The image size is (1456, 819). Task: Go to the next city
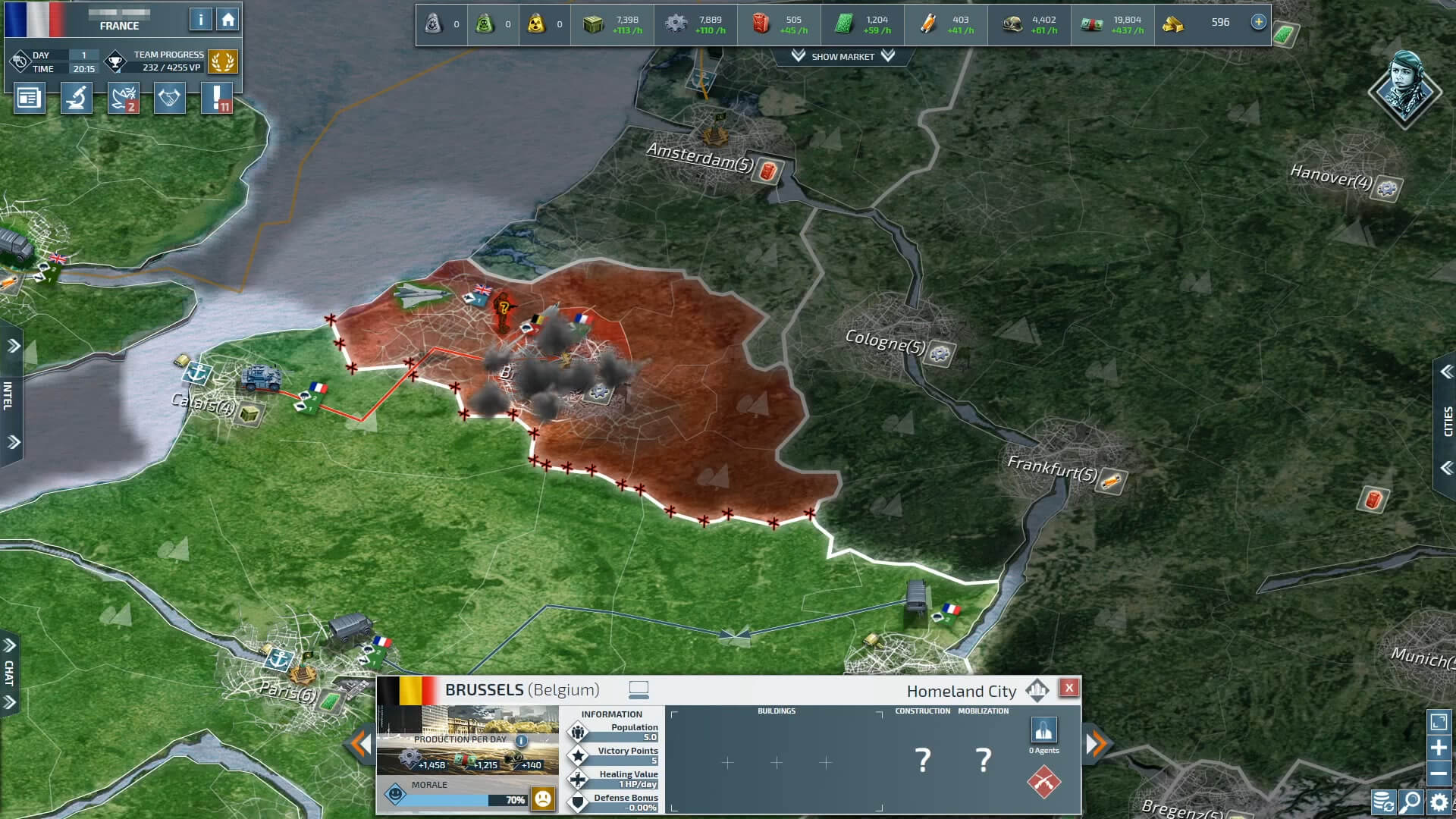coord(1097,744)
